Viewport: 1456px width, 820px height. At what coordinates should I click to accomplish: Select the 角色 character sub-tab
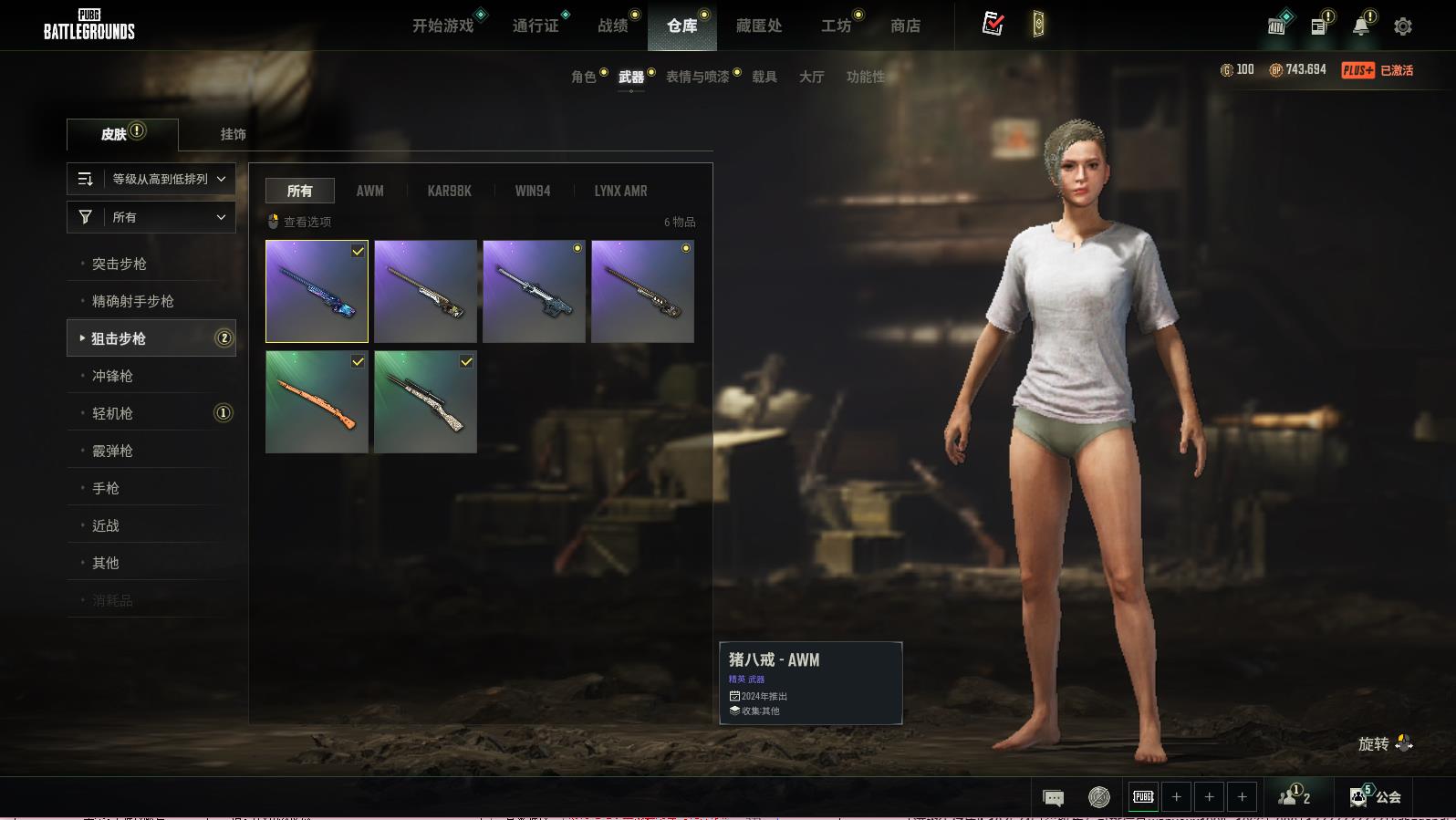[x=584, y=77]
